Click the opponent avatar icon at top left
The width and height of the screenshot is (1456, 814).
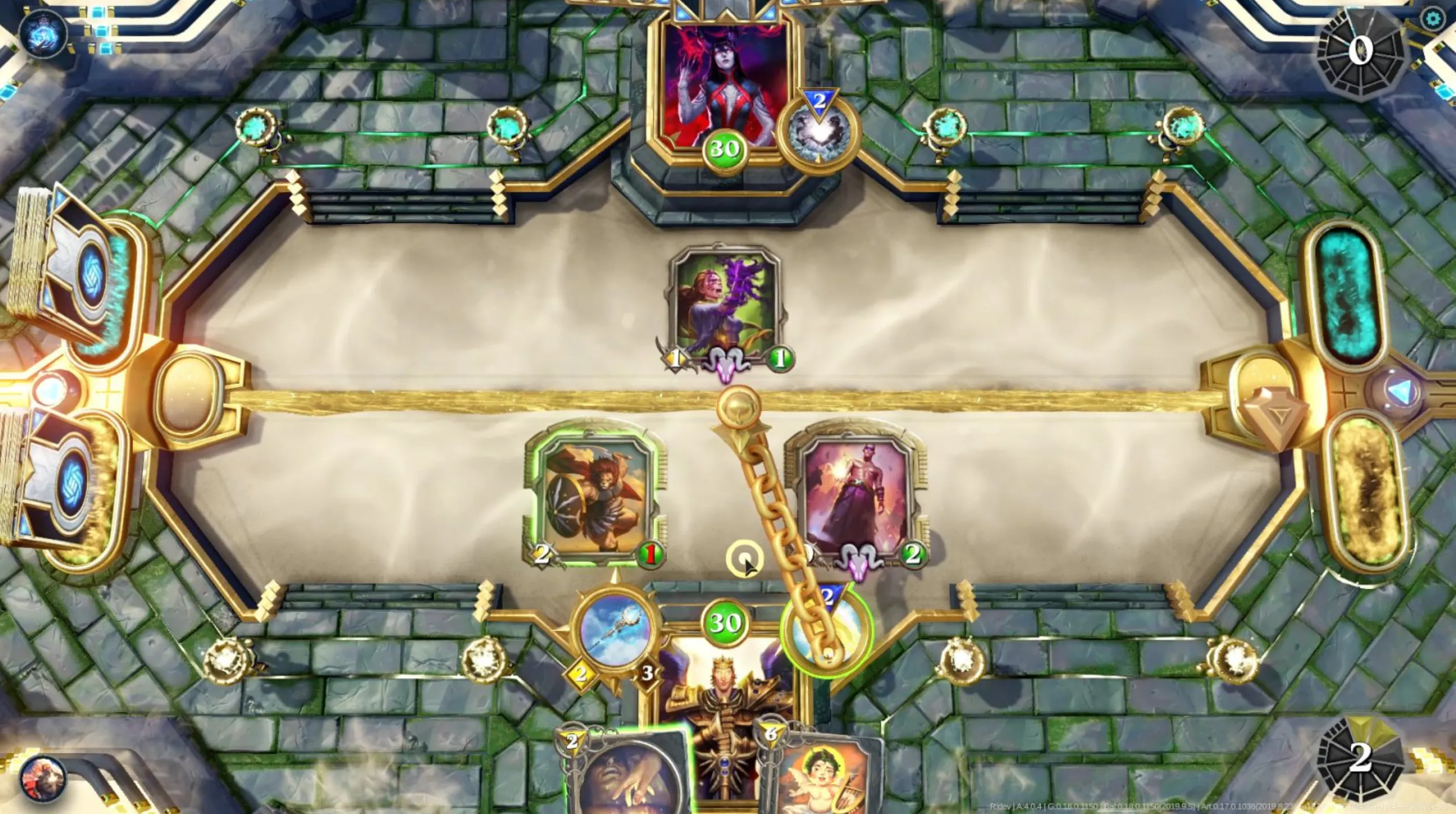pyautogui.click(x=43, y=34)
